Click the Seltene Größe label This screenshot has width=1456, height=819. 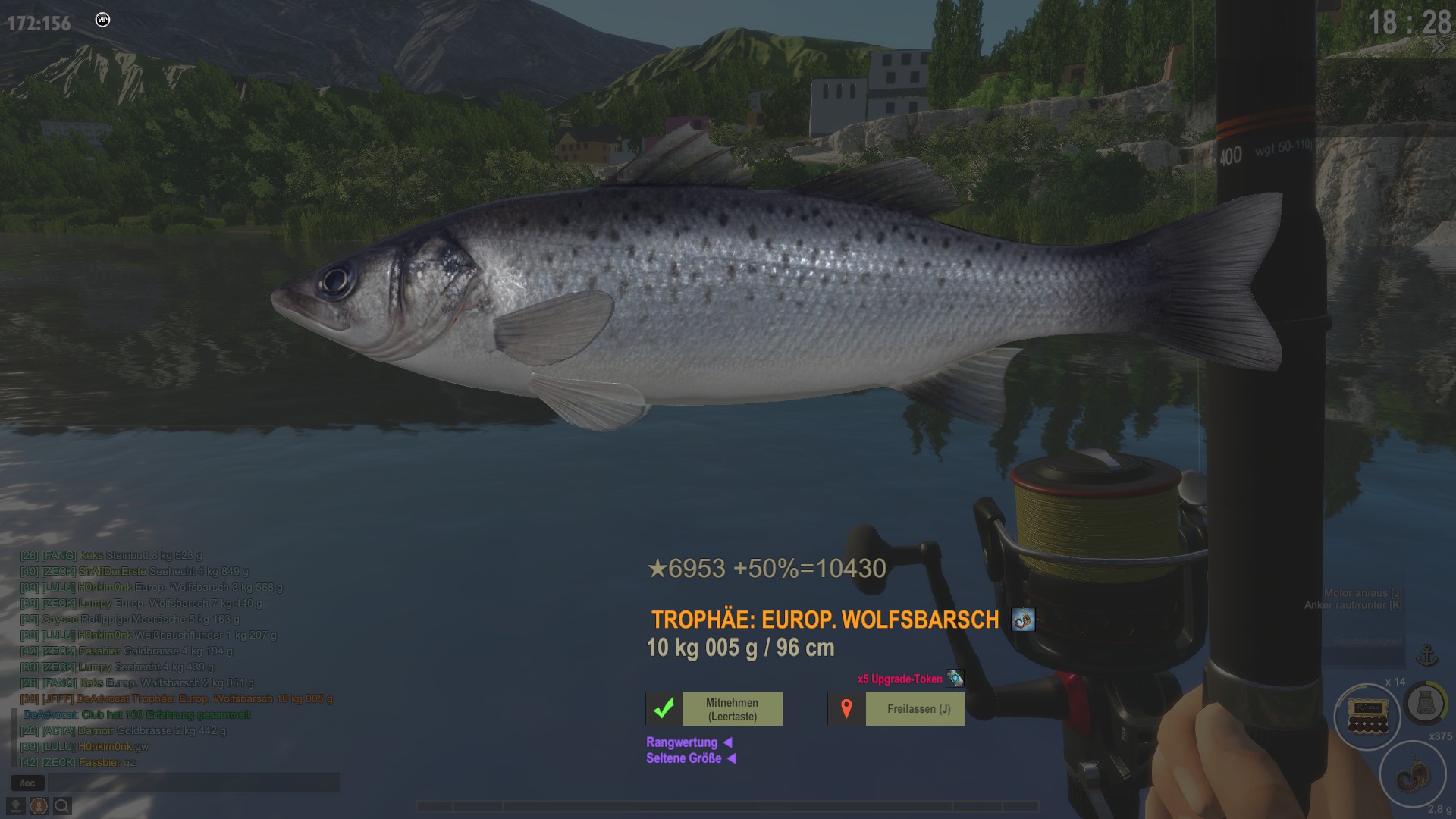tap(683, 758)
